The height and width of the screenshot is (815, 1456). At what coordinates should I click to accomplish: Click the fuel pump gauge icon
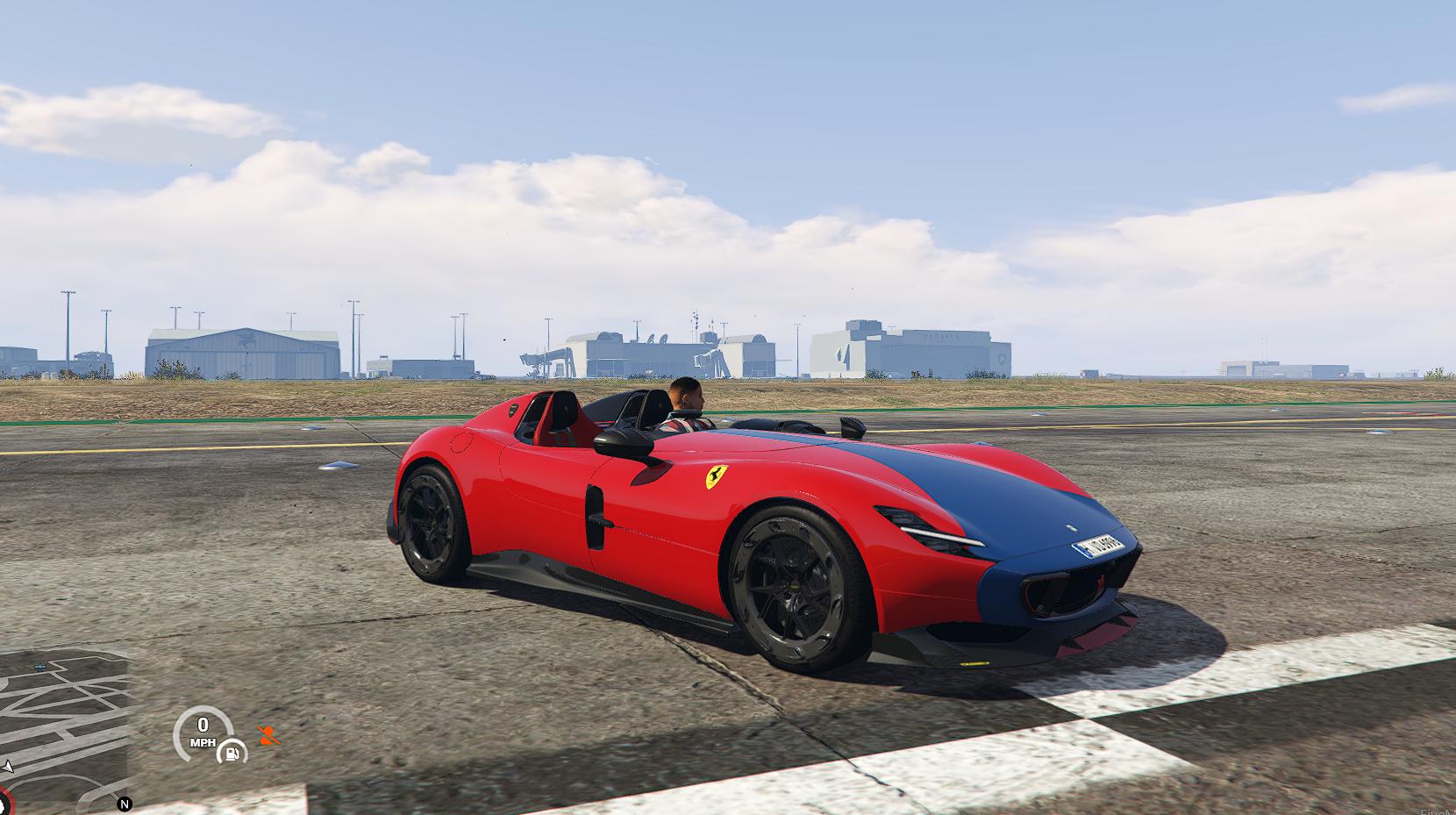coord(232,750)
